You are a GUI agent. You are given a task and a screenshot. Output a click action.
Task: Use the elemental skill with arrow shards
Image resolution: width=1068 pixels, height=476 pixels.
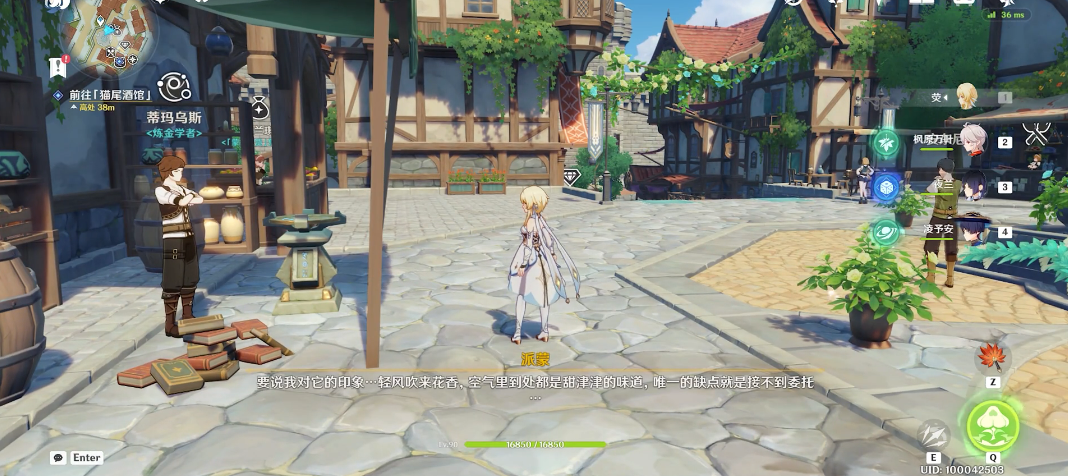click(x=933, y=435)
